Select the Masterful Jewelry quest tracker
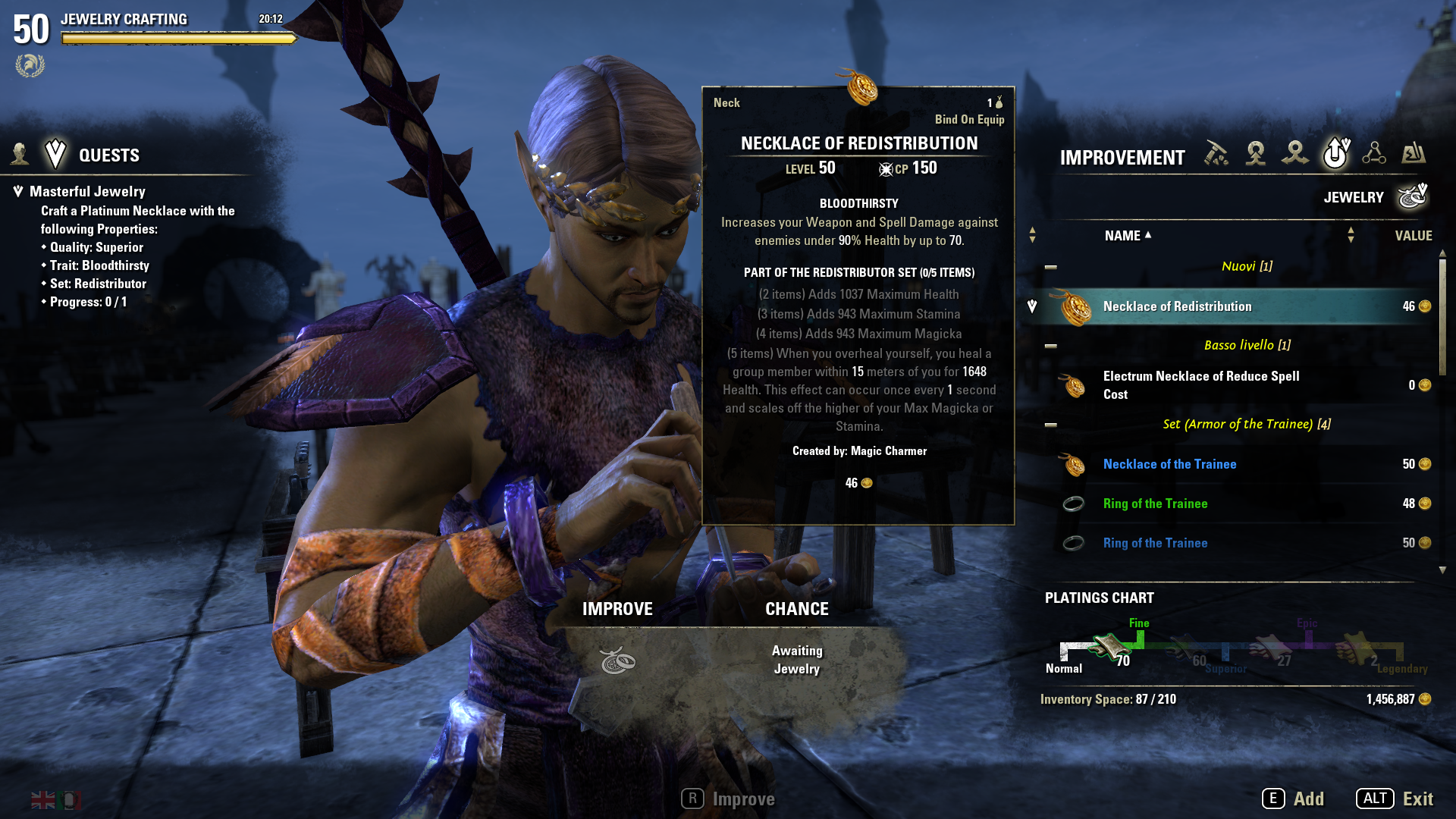Viewport: 1456px width, 819px height. point(87,192)
